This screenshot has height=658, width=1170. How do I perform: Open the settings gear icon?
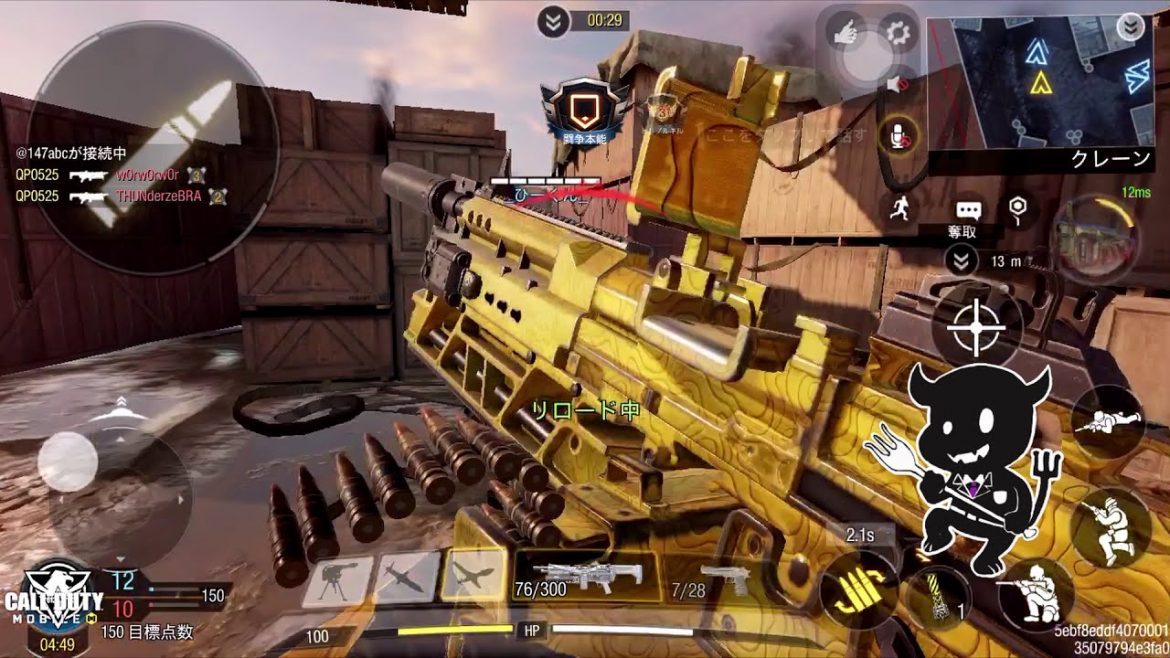tap(898, 33)
